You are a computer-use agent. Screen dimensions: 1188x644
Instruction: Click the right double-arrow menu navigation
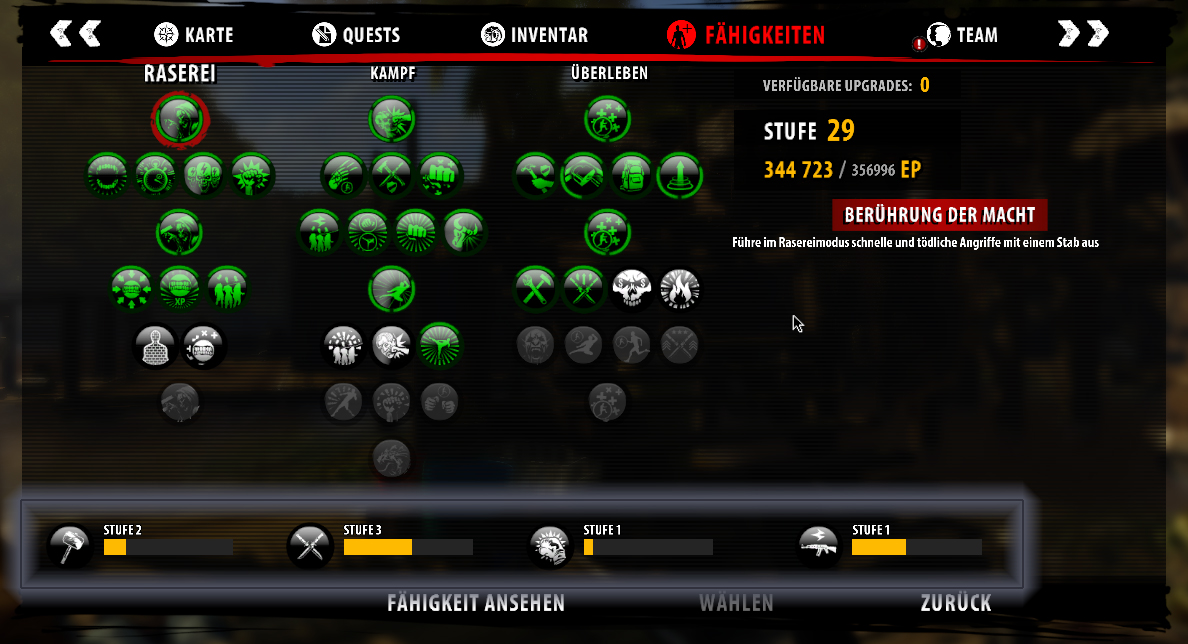pos(1083,34)
